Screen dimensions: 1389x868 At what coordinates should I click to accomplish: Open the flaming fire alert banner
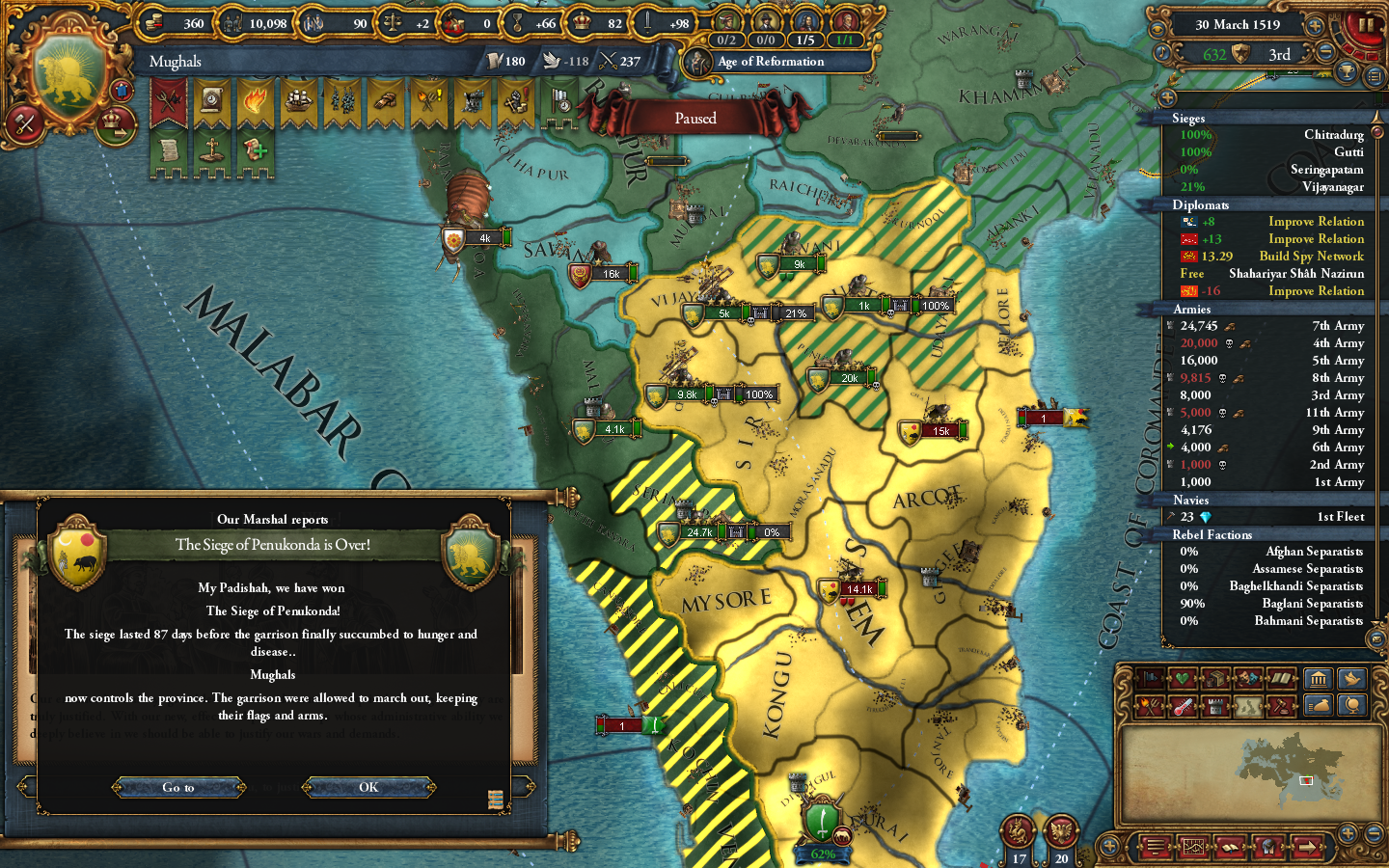(x=256, y=99)
